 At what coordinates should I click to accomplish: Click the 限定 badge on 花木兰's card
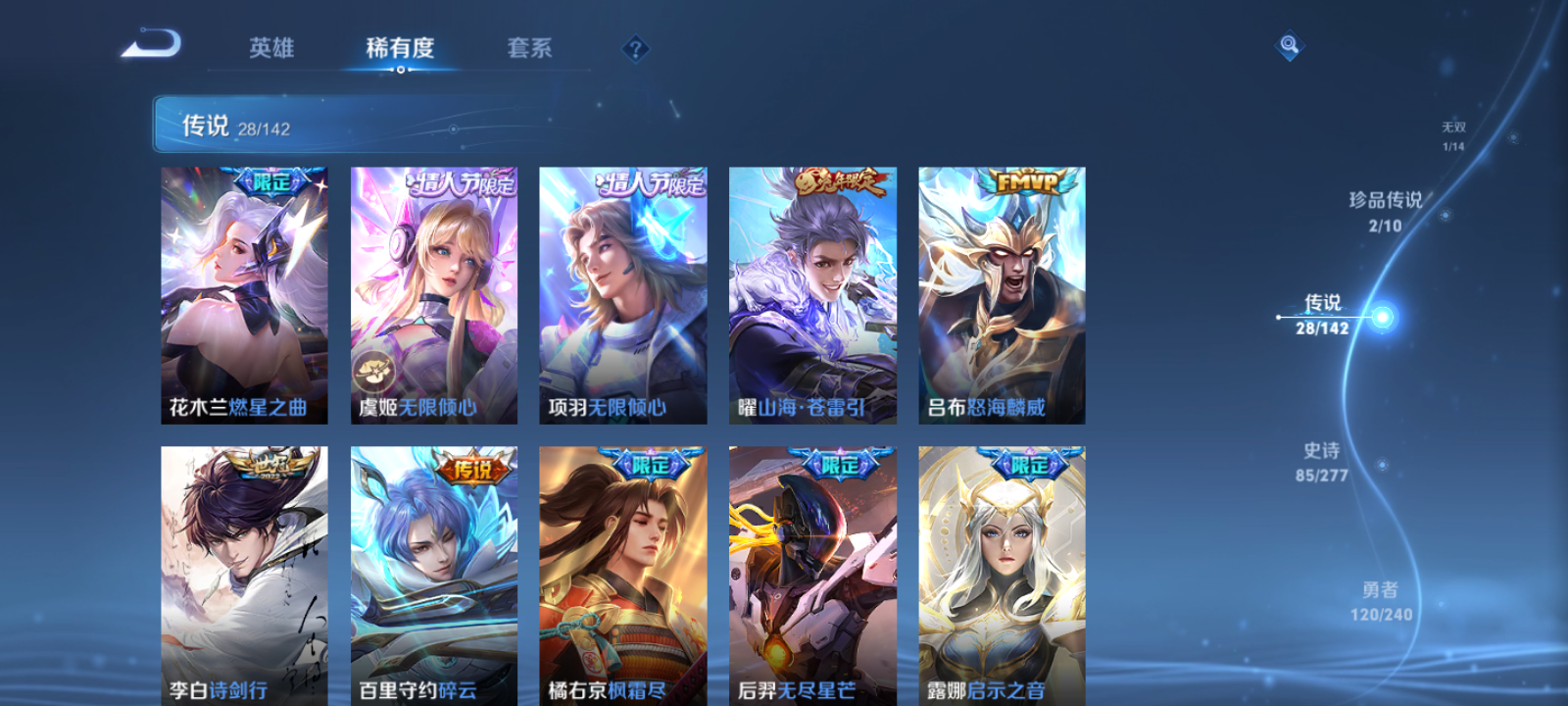pos(271,180)
